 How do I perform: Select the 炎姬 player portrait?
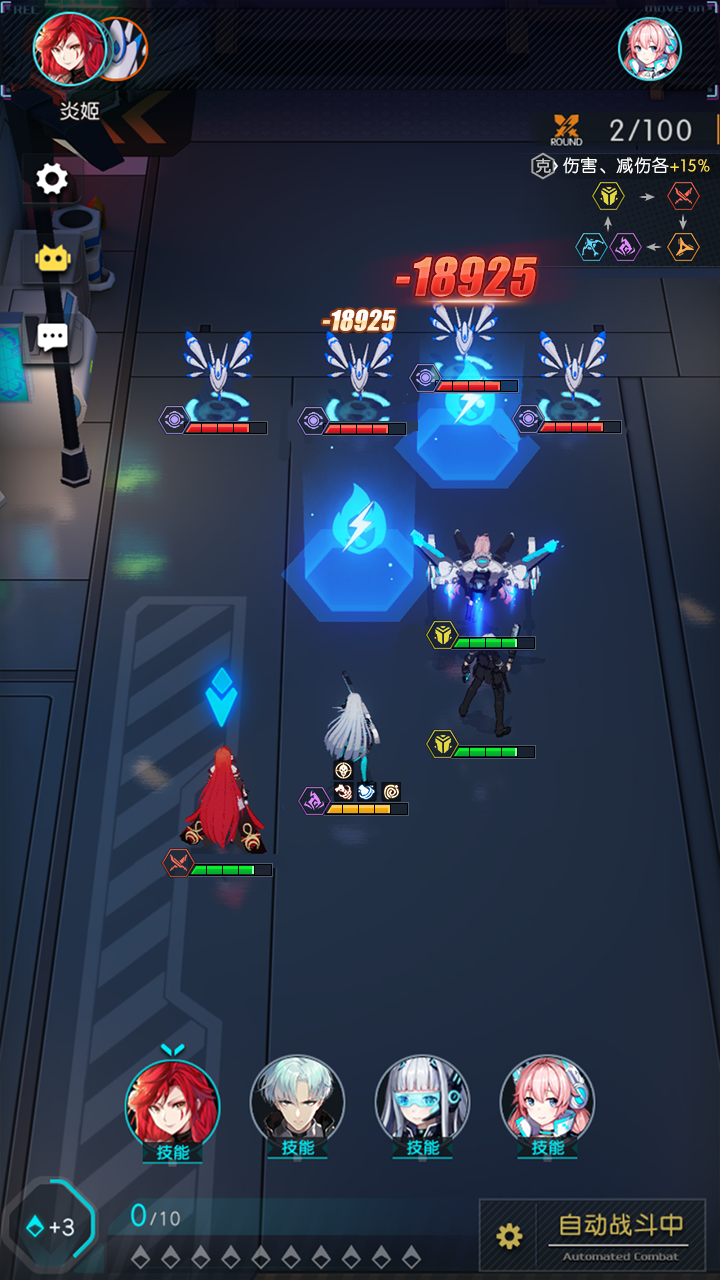(x=71, y=48)
